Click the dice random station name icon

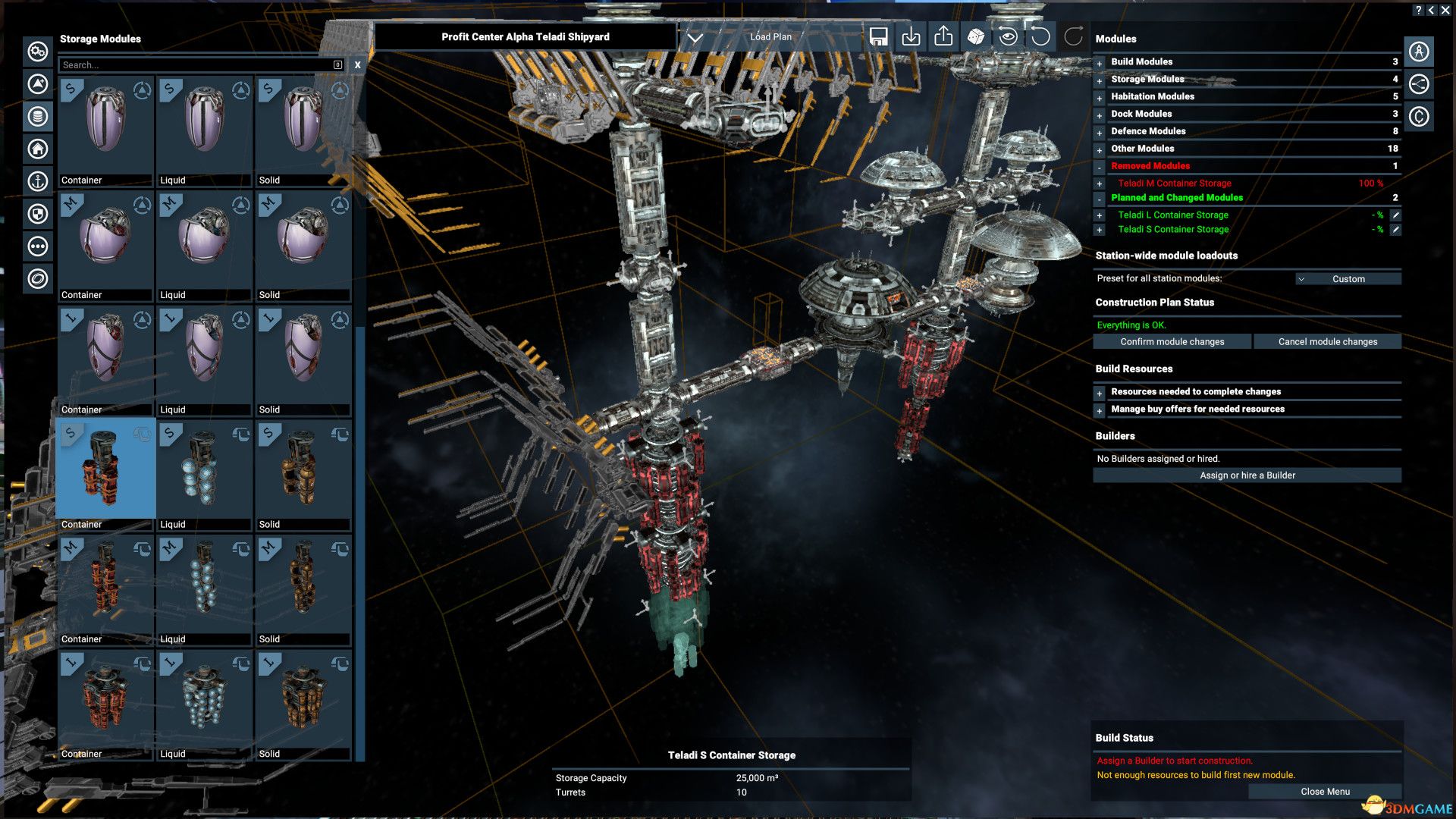click(x=975, y=36)
